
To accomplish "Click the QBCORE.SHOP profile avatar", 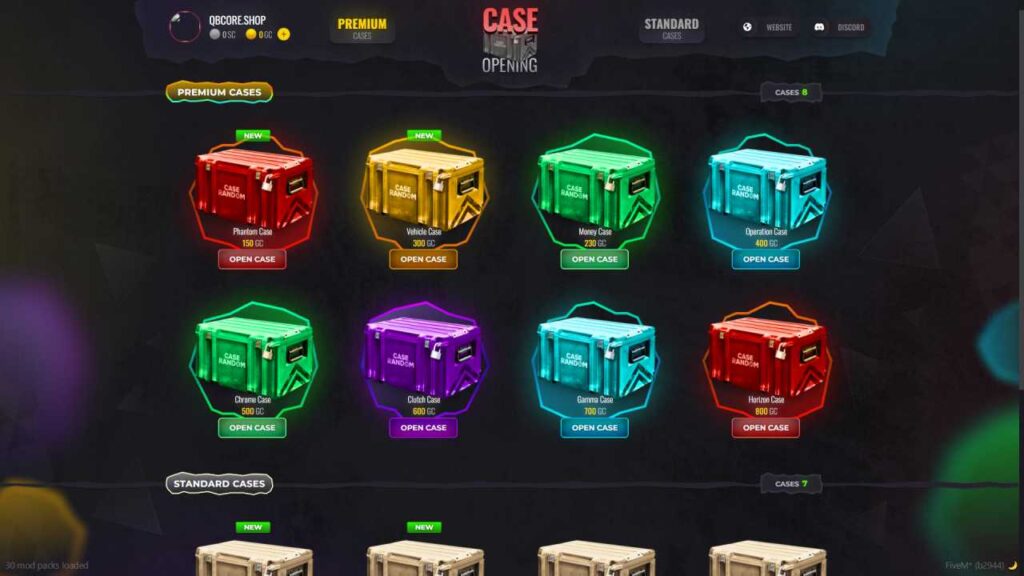I will [x=185, y=27].
